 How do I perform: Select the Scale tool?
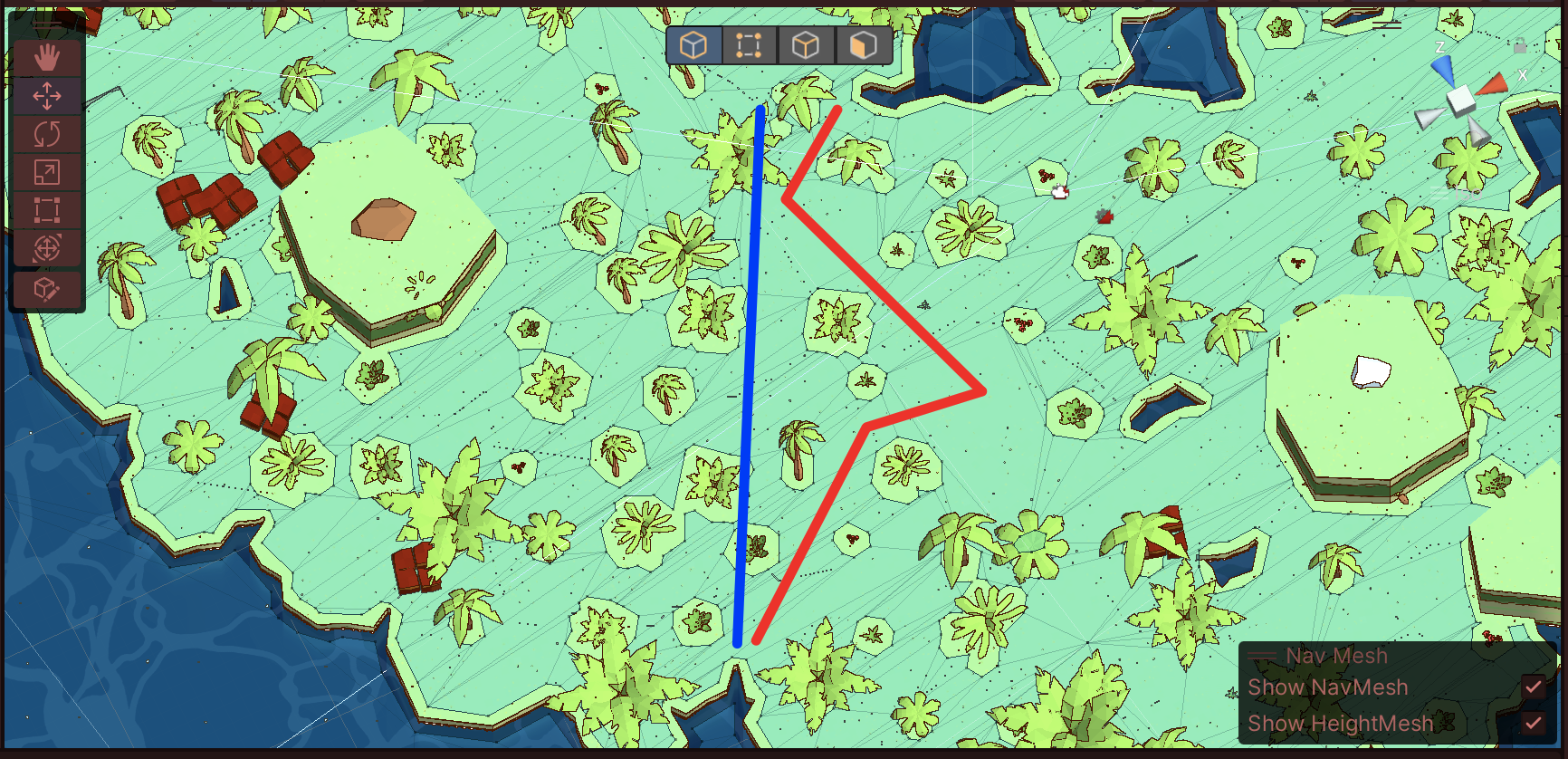click(x=47, y=172)
